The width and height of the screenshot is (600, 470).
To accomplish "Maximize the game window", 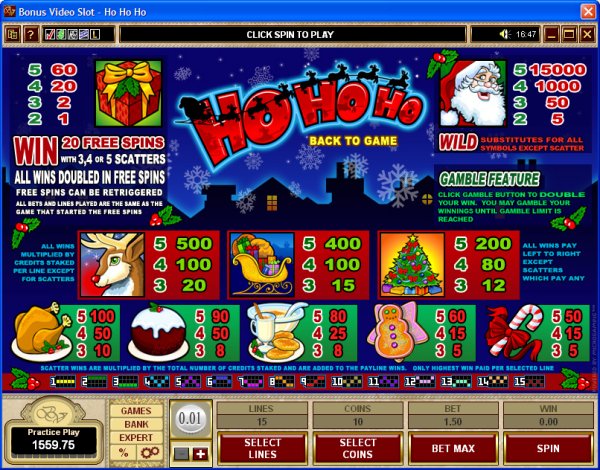I will click(x=568, y=35).
